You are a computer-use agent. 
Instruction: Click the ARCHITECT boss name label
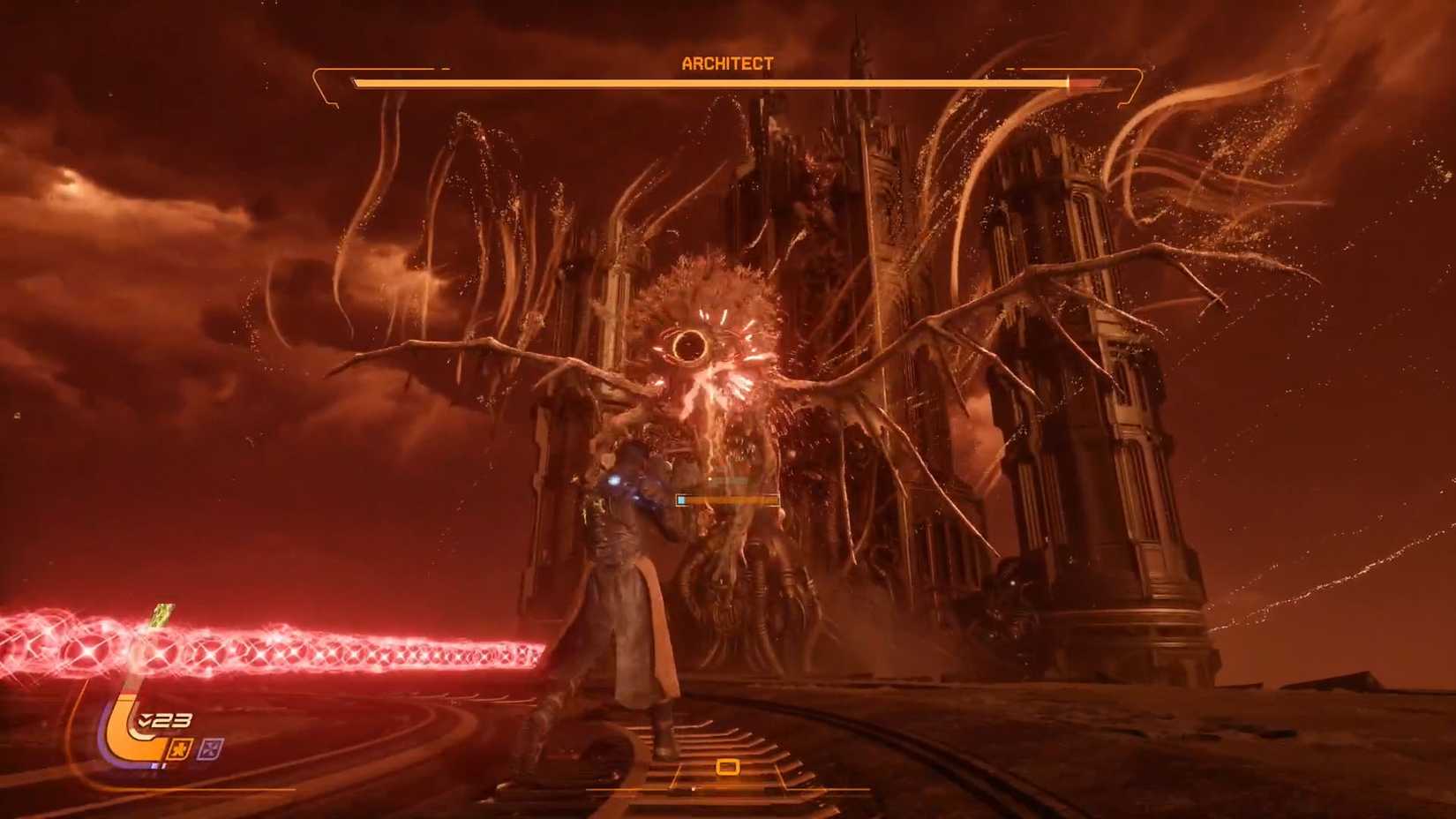727,63
